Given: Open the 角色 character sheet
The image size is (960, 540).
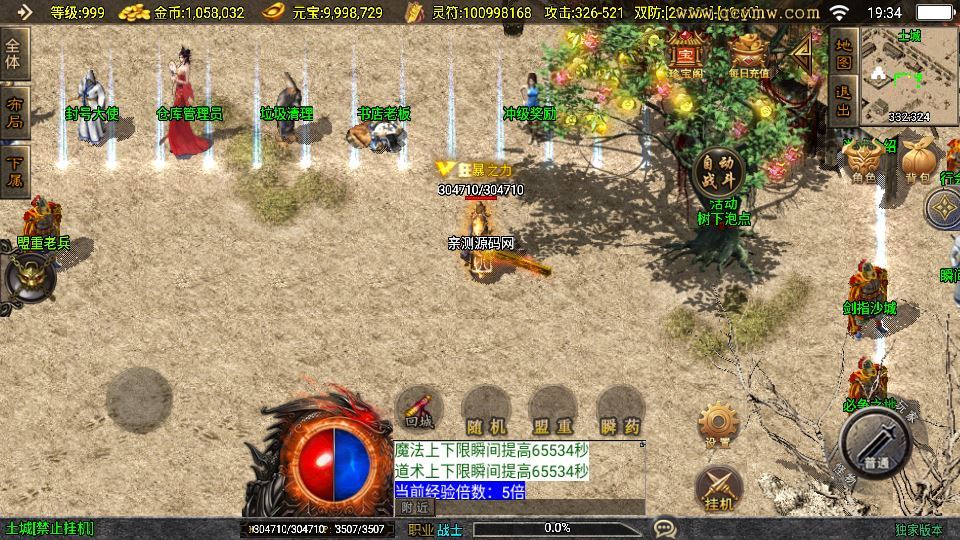Looking at the screenshot, I should [x=864, y=162].
